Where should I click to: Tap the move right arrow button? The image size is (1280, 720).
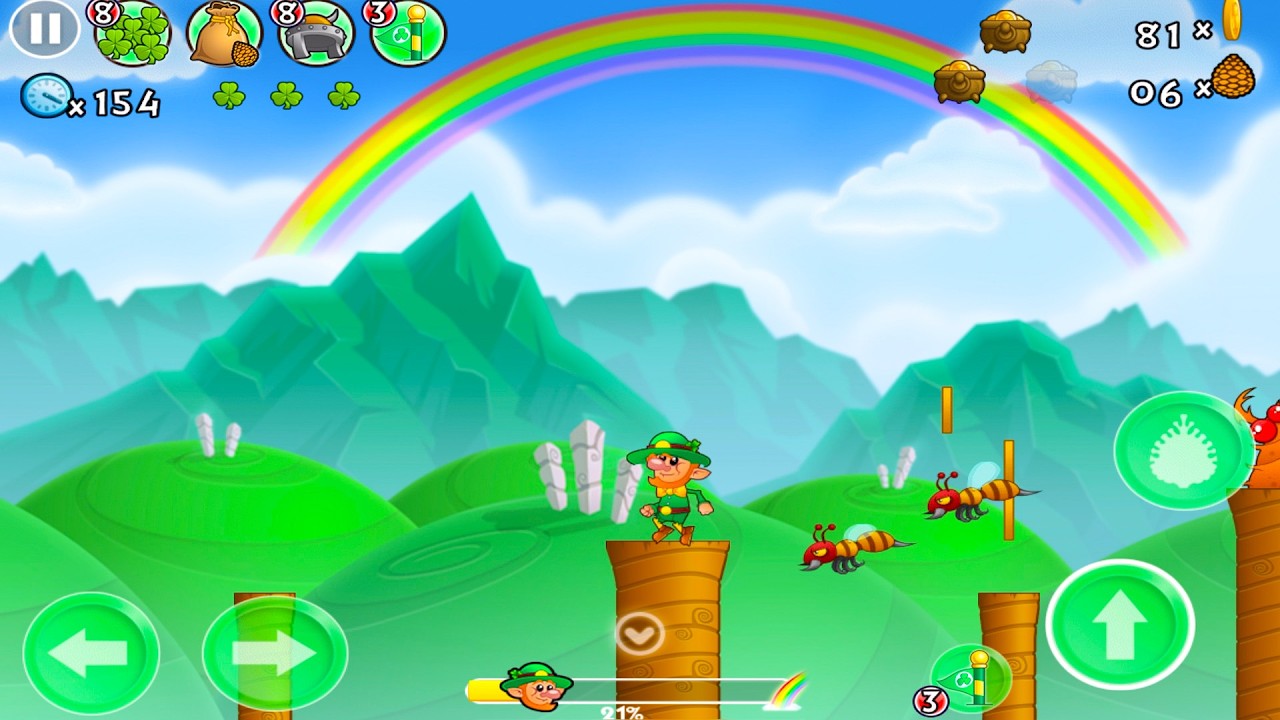274,653
